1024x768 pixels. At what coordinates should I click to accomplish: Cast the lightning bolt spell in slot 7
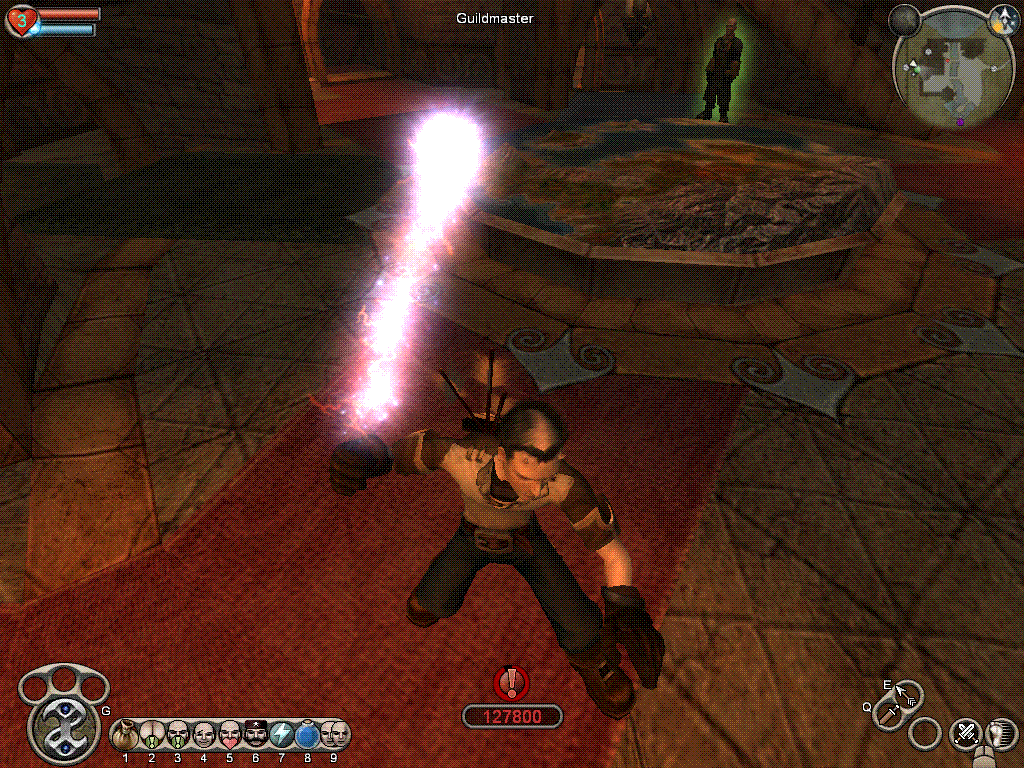click(282, 735)
